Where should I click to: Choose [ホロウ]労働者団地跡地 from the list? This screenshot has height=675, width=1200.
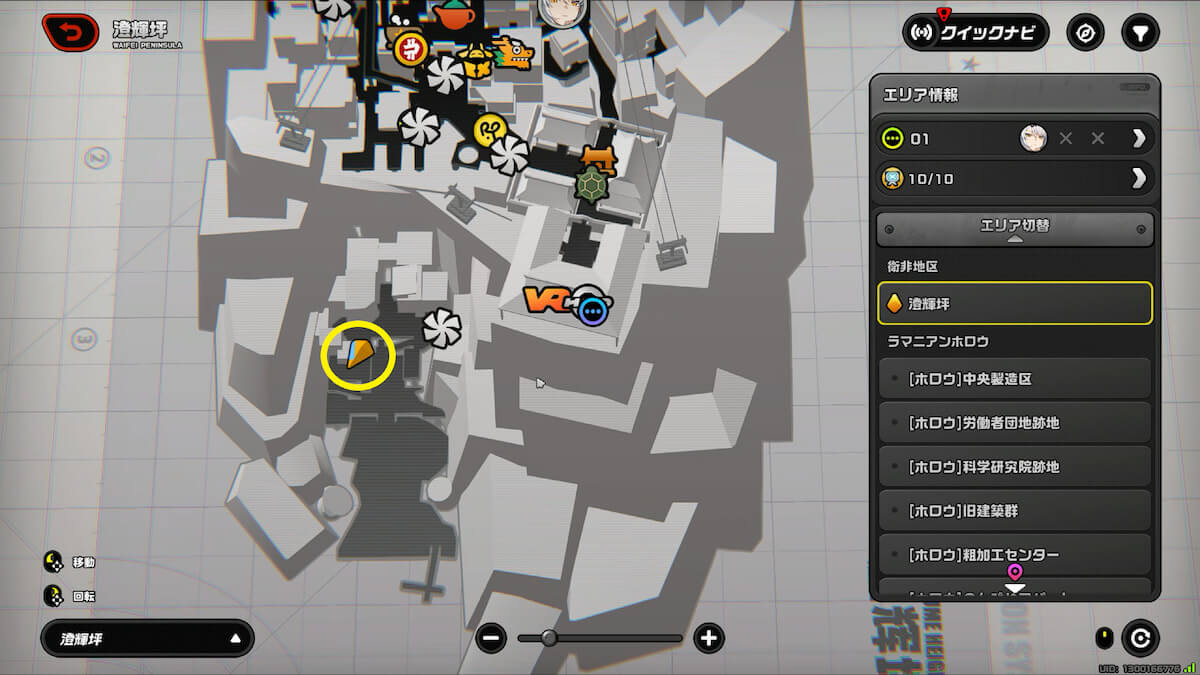click(x=1014, y=423)
